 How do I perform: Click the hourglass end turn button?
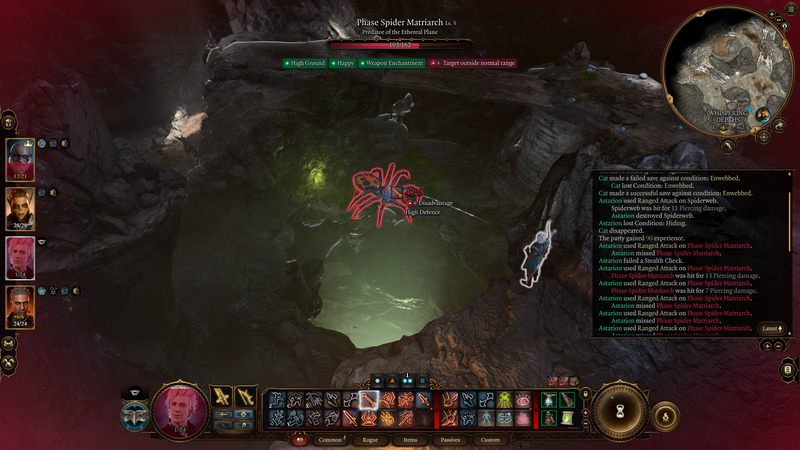[618, 410]
